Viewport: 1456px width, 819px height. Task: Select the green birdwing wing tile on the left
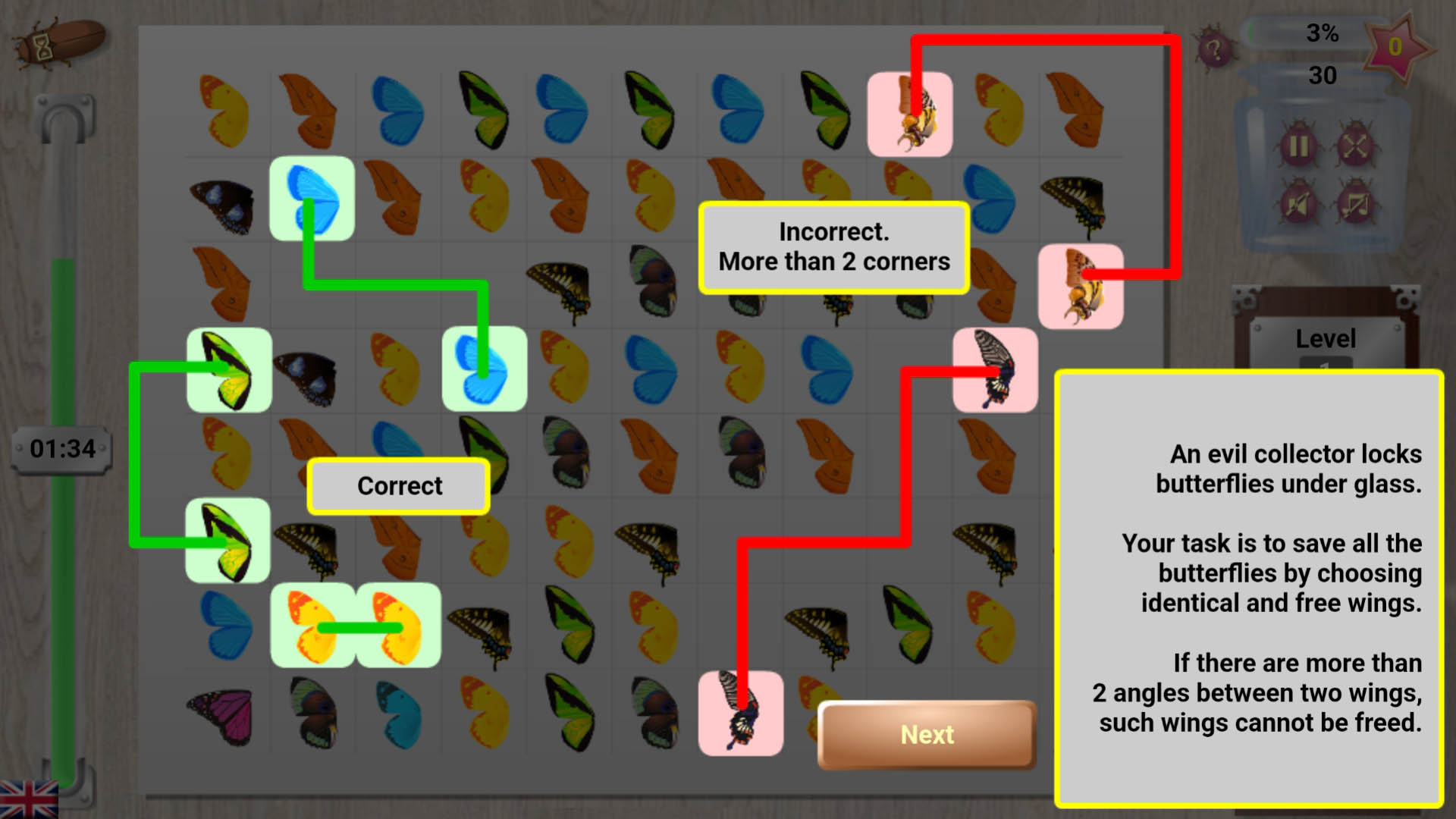point(227,372)
